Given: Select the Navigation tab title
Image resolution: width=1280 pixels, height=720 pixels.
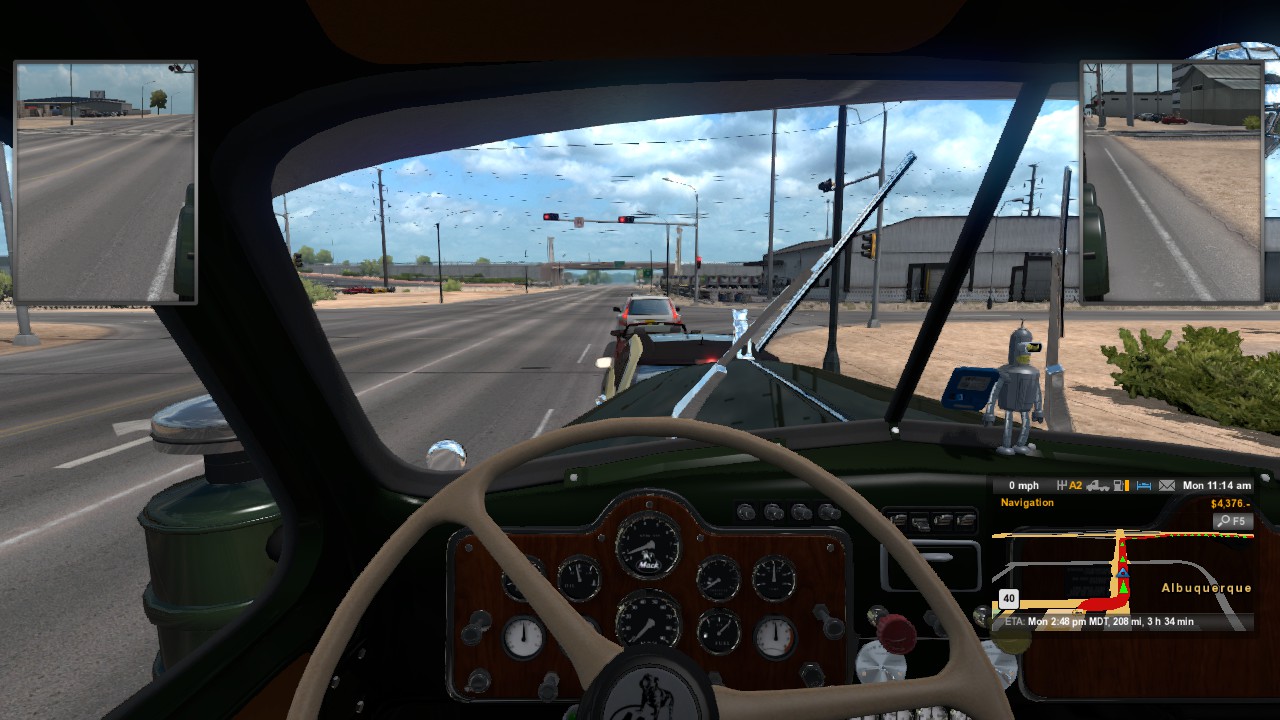Looking at the screenshot, I should pos(1027,503).
